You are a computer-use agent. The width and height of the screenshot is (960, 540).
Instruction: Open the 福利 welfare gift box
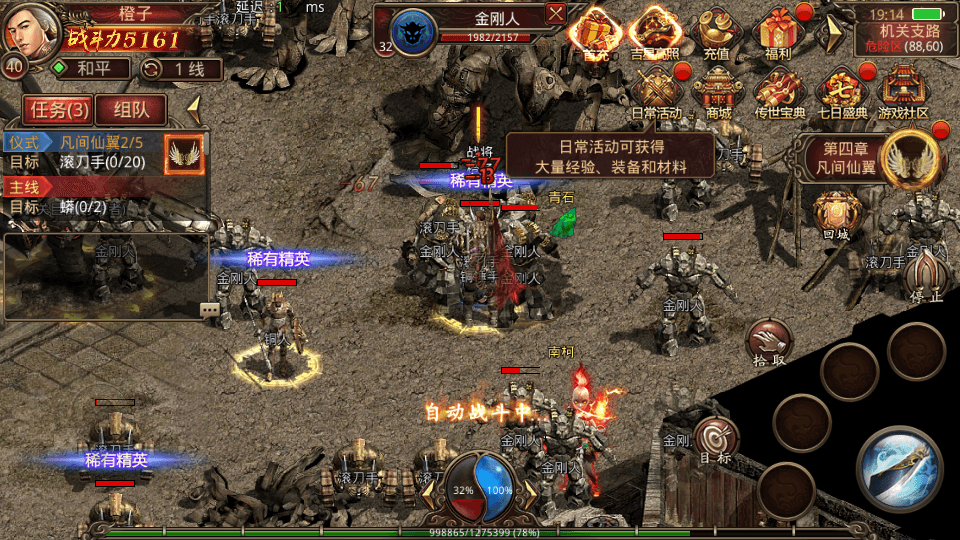[x=777, y=33]
